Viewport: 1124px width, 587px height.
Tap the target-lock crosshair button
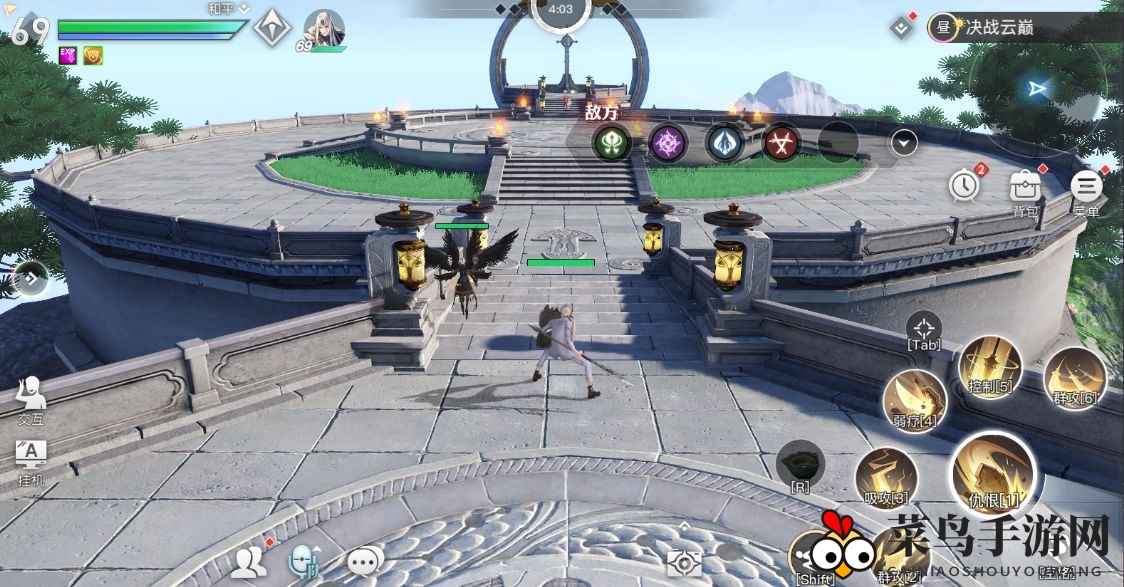pyautogui.click(x=923, y=328)
